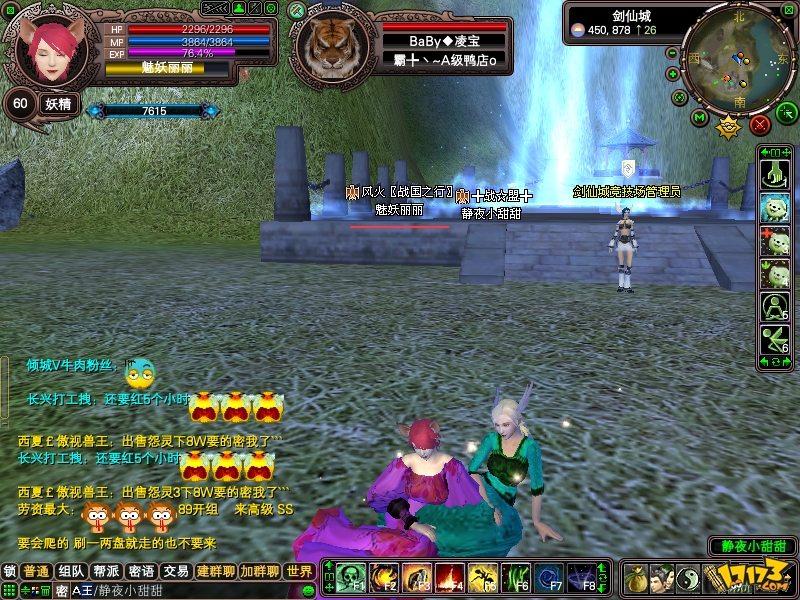Screen dimensions: 800x600
Task: Activate the green skull skill on F1
Action: [350, 578]
